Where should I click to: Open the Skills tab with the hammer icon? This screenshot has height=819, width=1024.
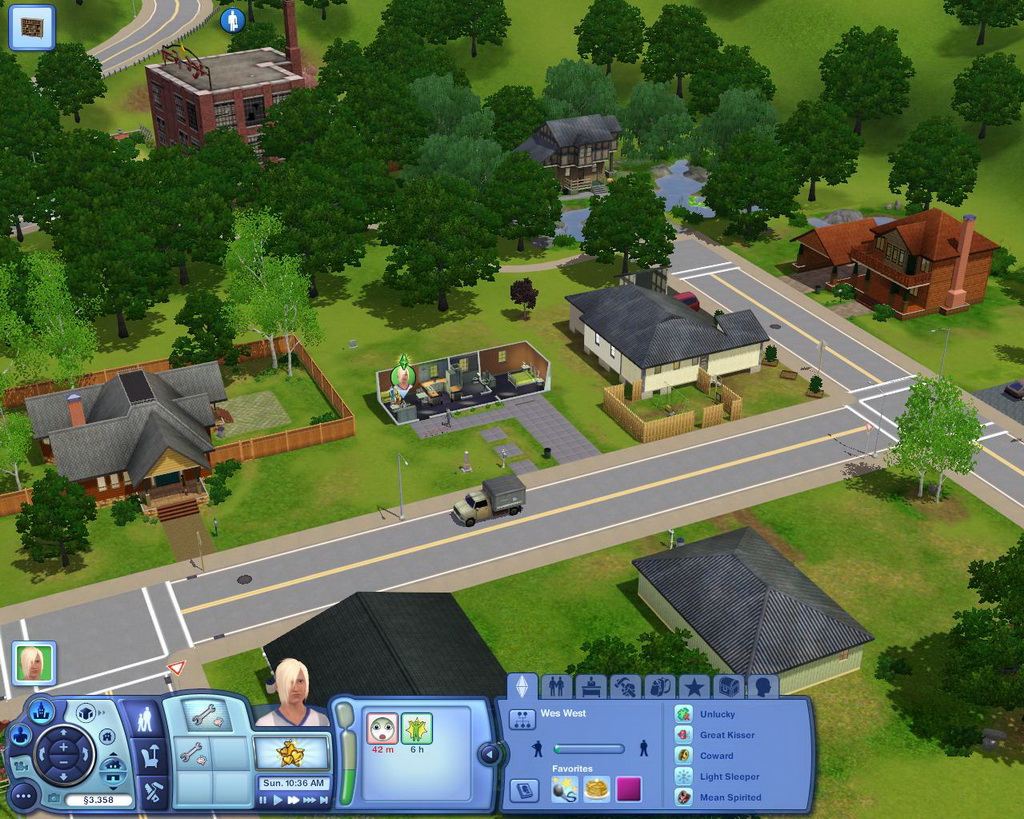tap(625, 687)
